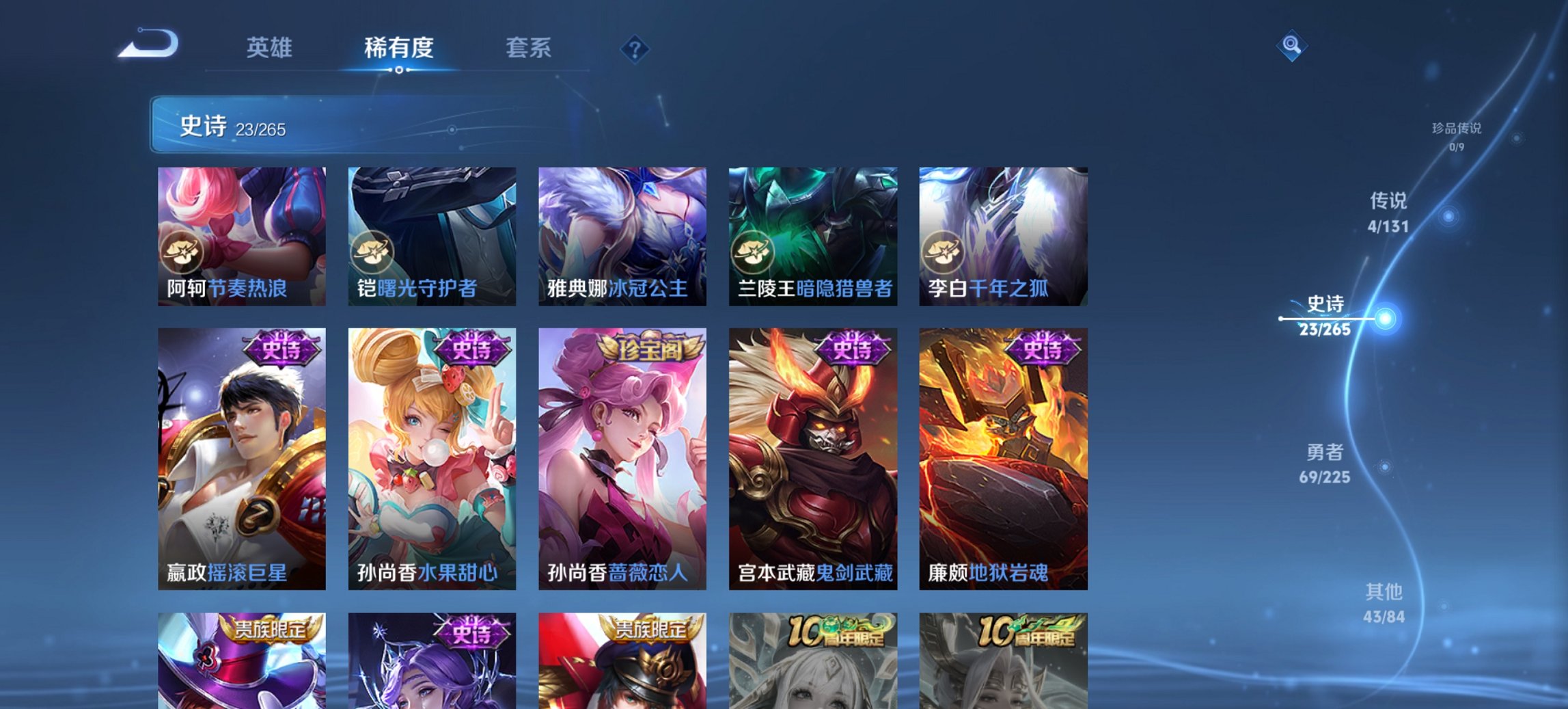Screen dimensions: 1568x709
Task: Open the 套系 tab
Action: (x=529, y=47)
